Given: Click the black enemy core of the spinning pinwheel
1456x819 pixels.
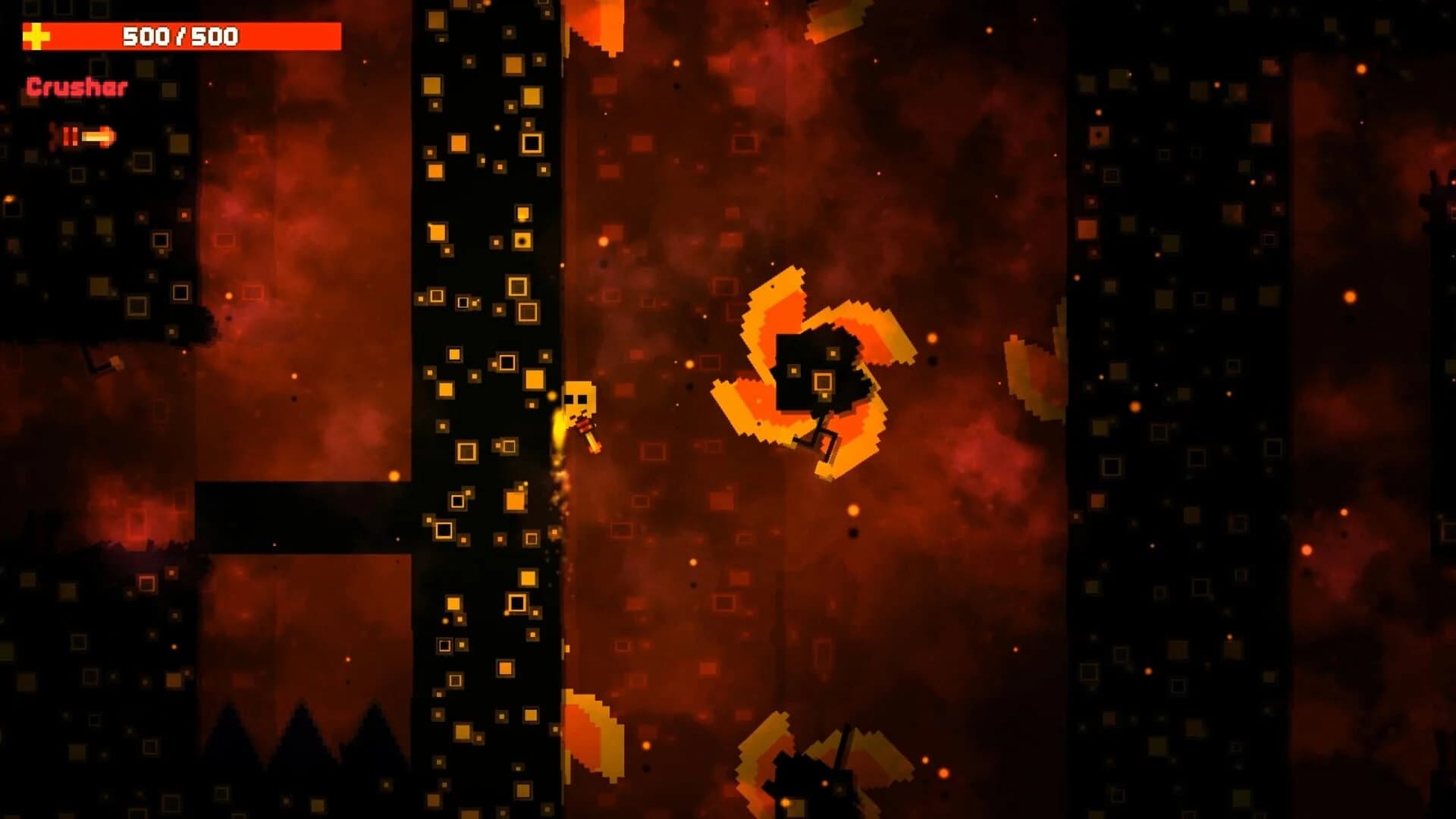Looking at the screenshot, I should click(x=819, y=364).
